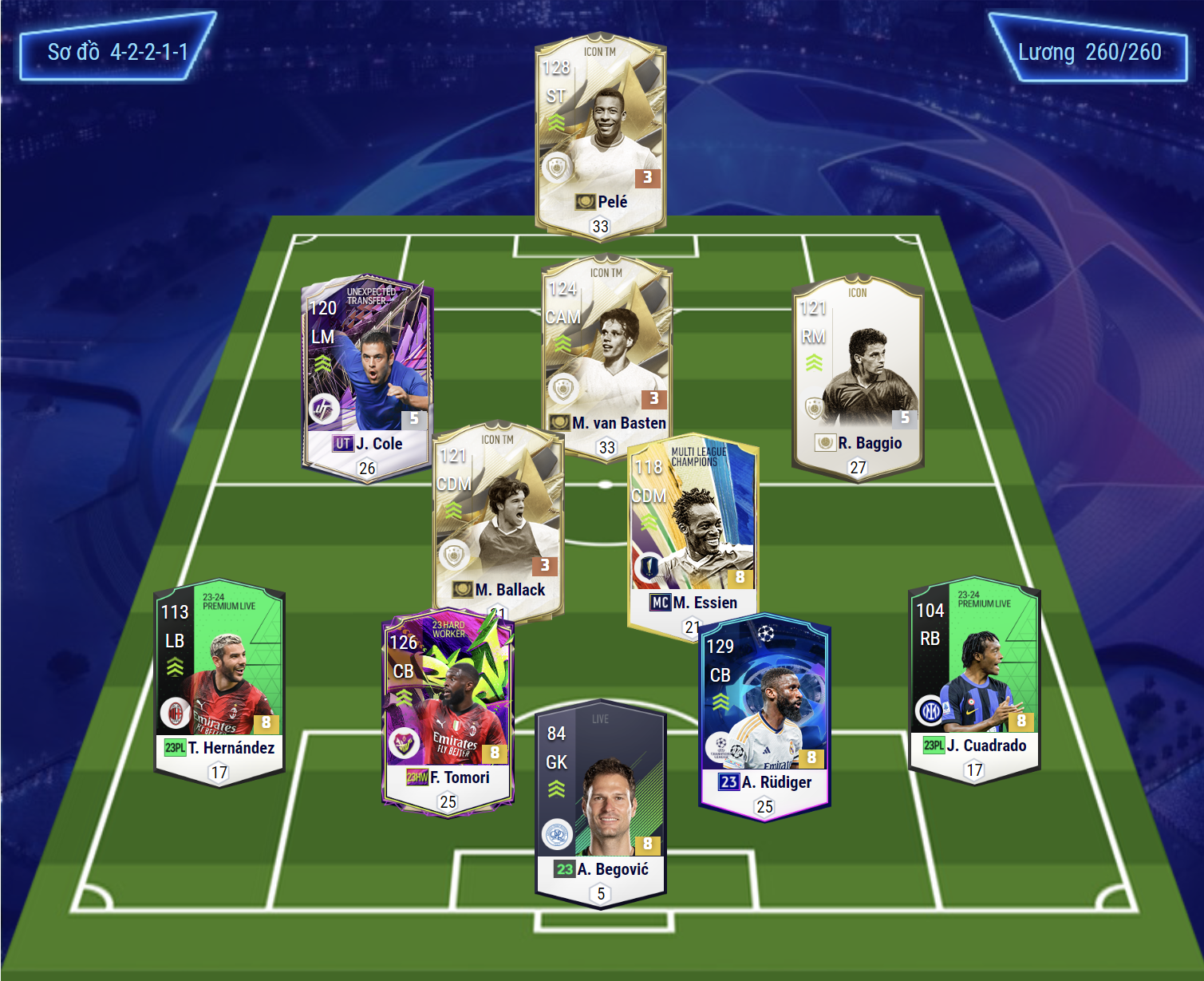Choose the M. van Basten CAM card
The width and height of the screenshot is (1204, 981).
[x=608, y=351]
